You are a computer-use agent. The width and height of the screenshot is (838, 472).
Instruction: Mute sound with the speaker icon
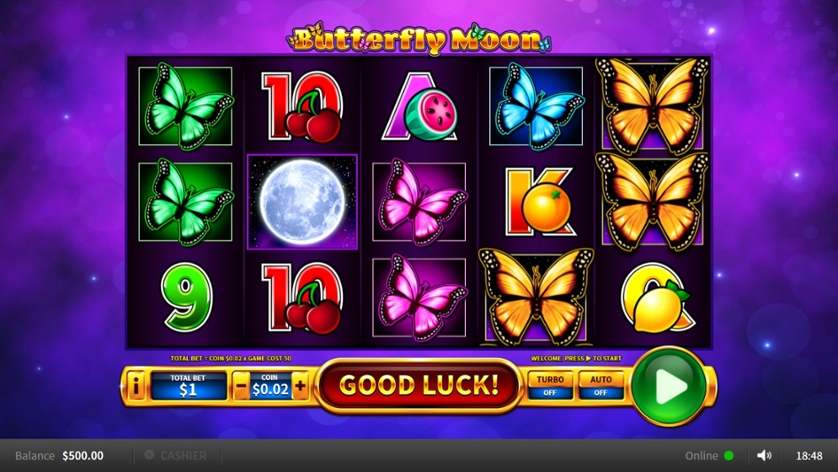(x=764, y=455)
